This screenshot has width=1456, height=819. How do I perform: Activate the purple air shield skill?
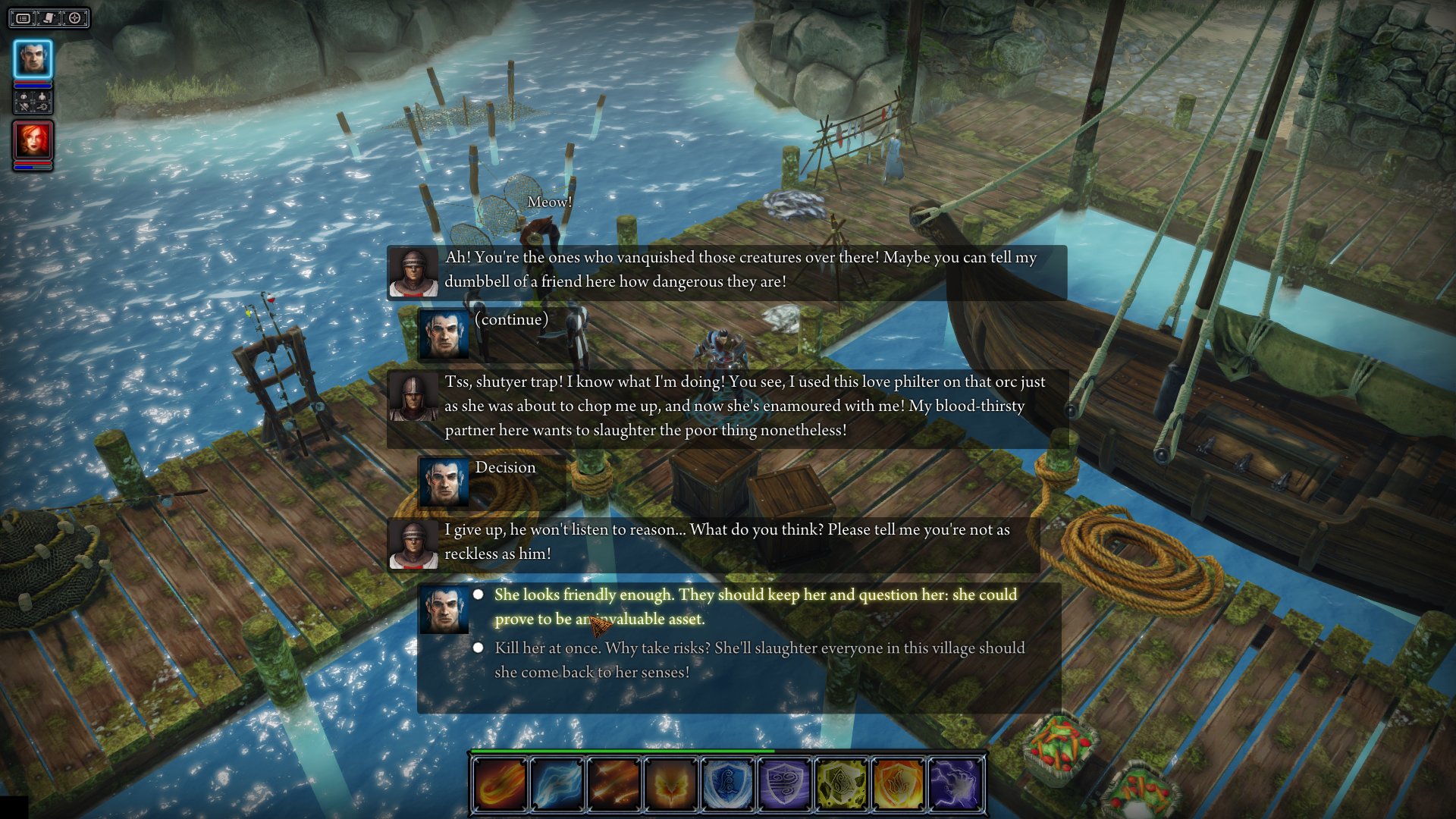(x=784, y=784)
